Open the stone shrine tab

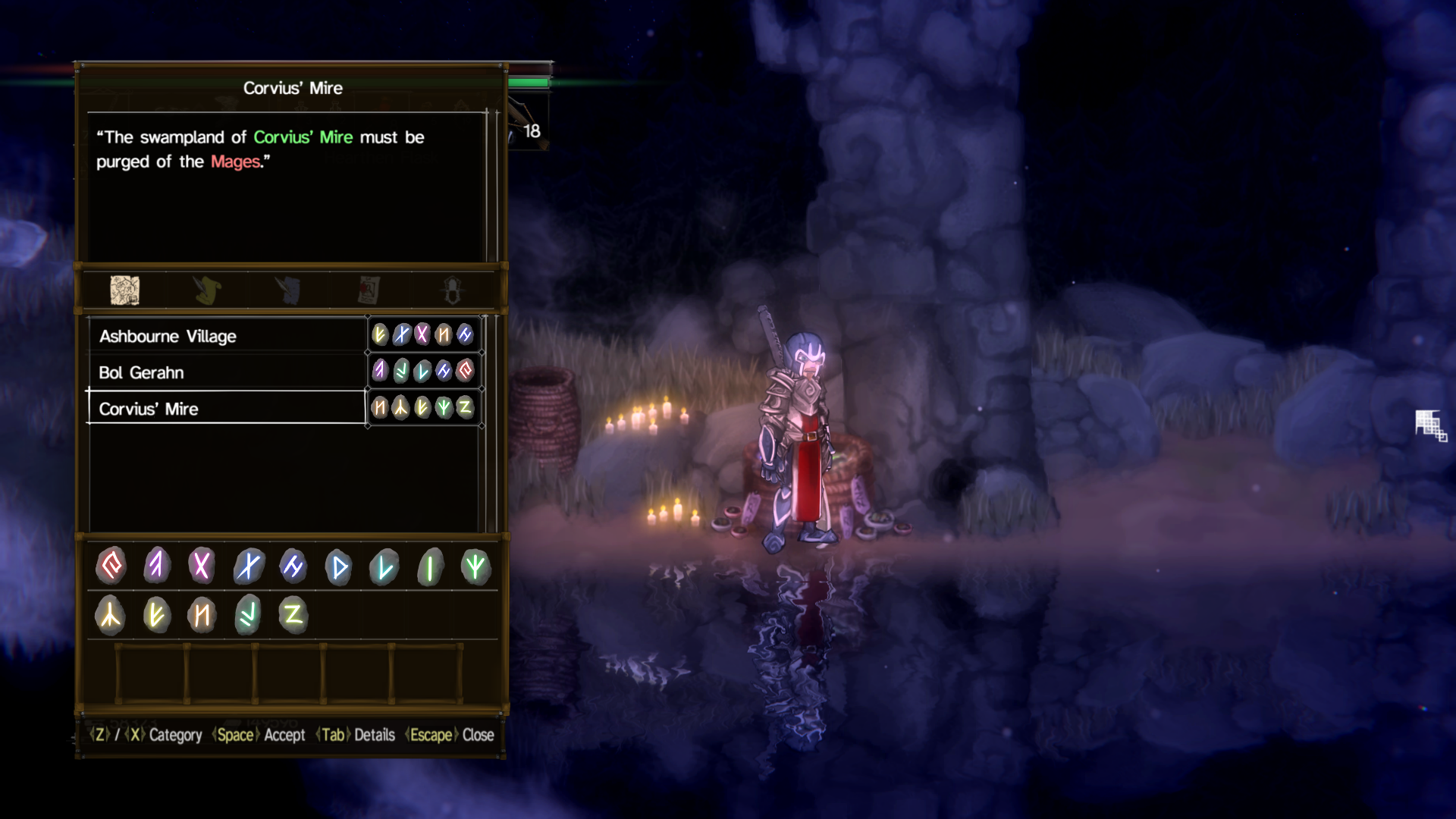tap(452, 290)
